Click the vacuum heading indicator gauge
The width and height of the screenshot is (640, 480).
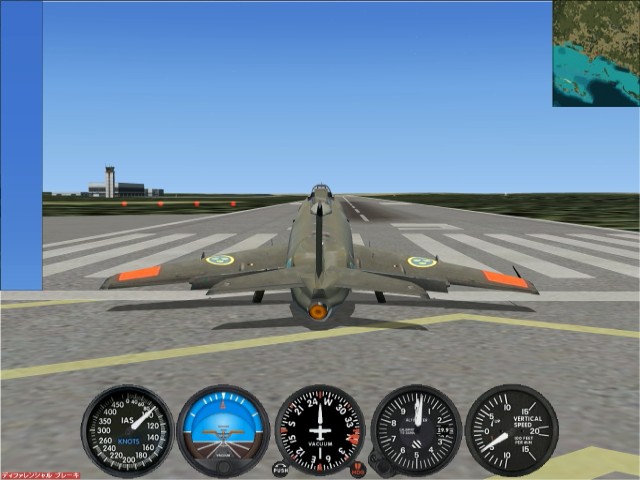click(320, 430)
